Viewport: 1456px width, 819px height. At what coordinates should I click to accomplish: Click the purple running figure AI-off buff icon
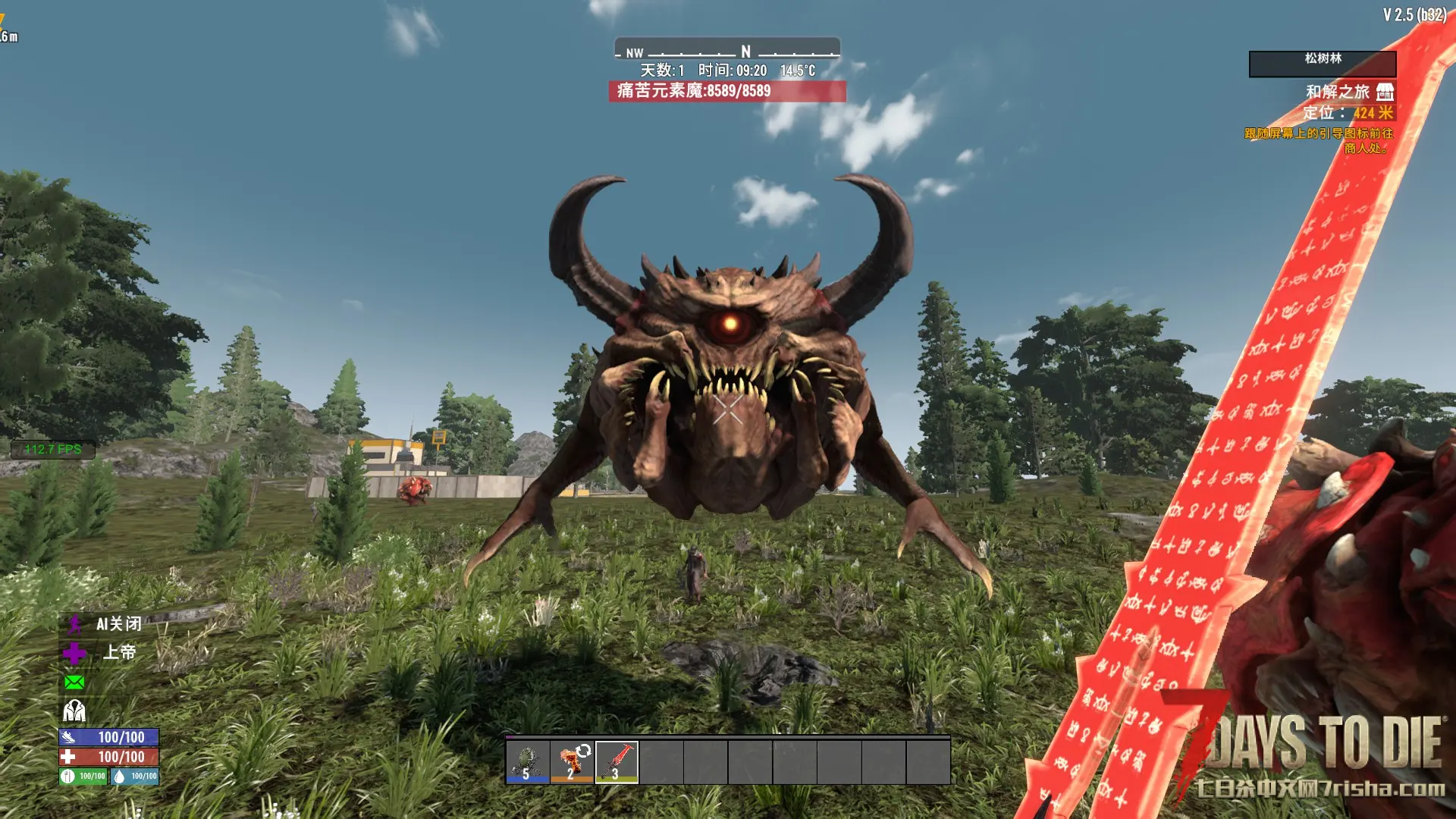pyautogui.click(x=74, y=624)
